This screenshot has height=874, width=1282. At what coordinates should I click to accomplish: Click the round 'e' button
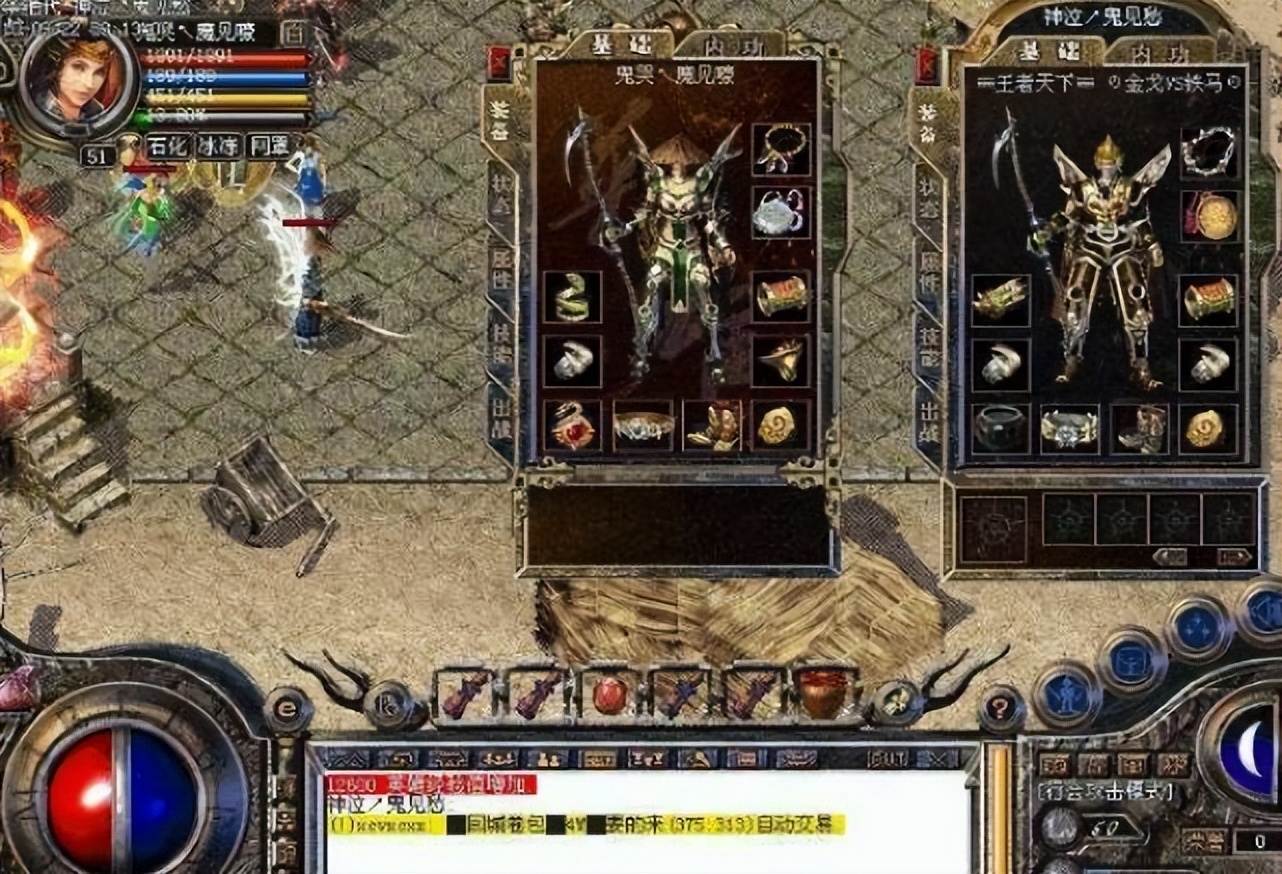[x=287, y=710]
